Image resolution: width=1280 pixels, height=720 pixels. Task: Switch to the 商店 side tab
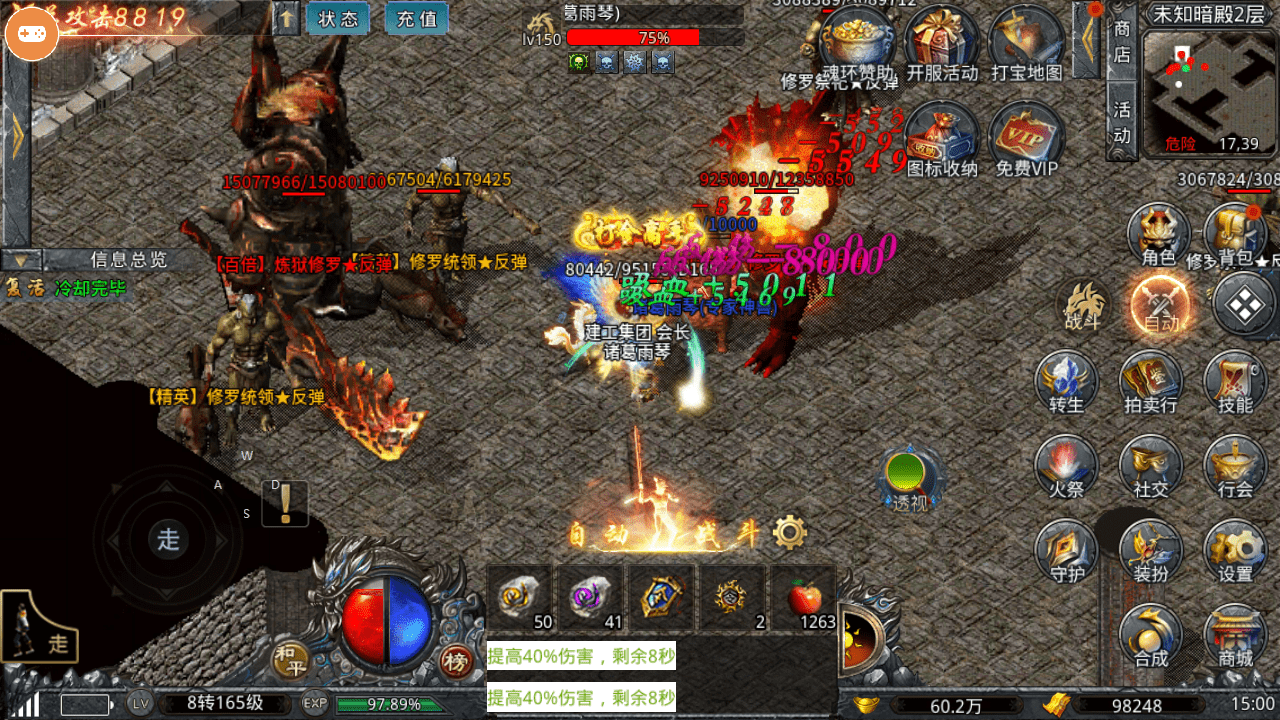pyautogui.click(x=1122, y=42)
